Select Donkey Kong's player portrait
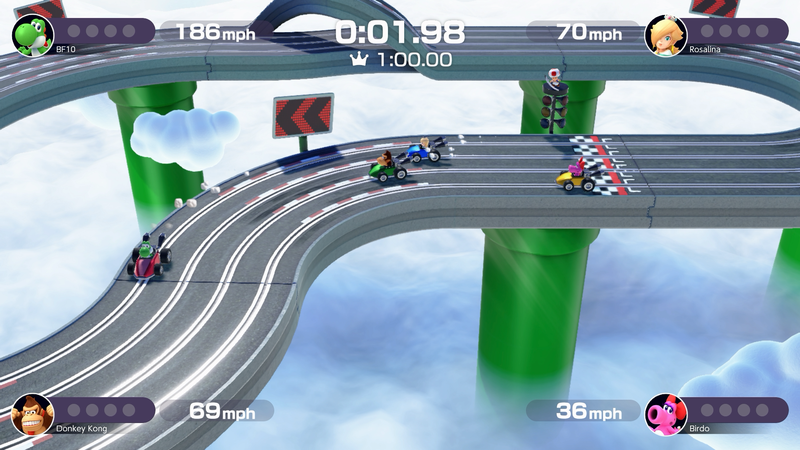 (32, 414)
